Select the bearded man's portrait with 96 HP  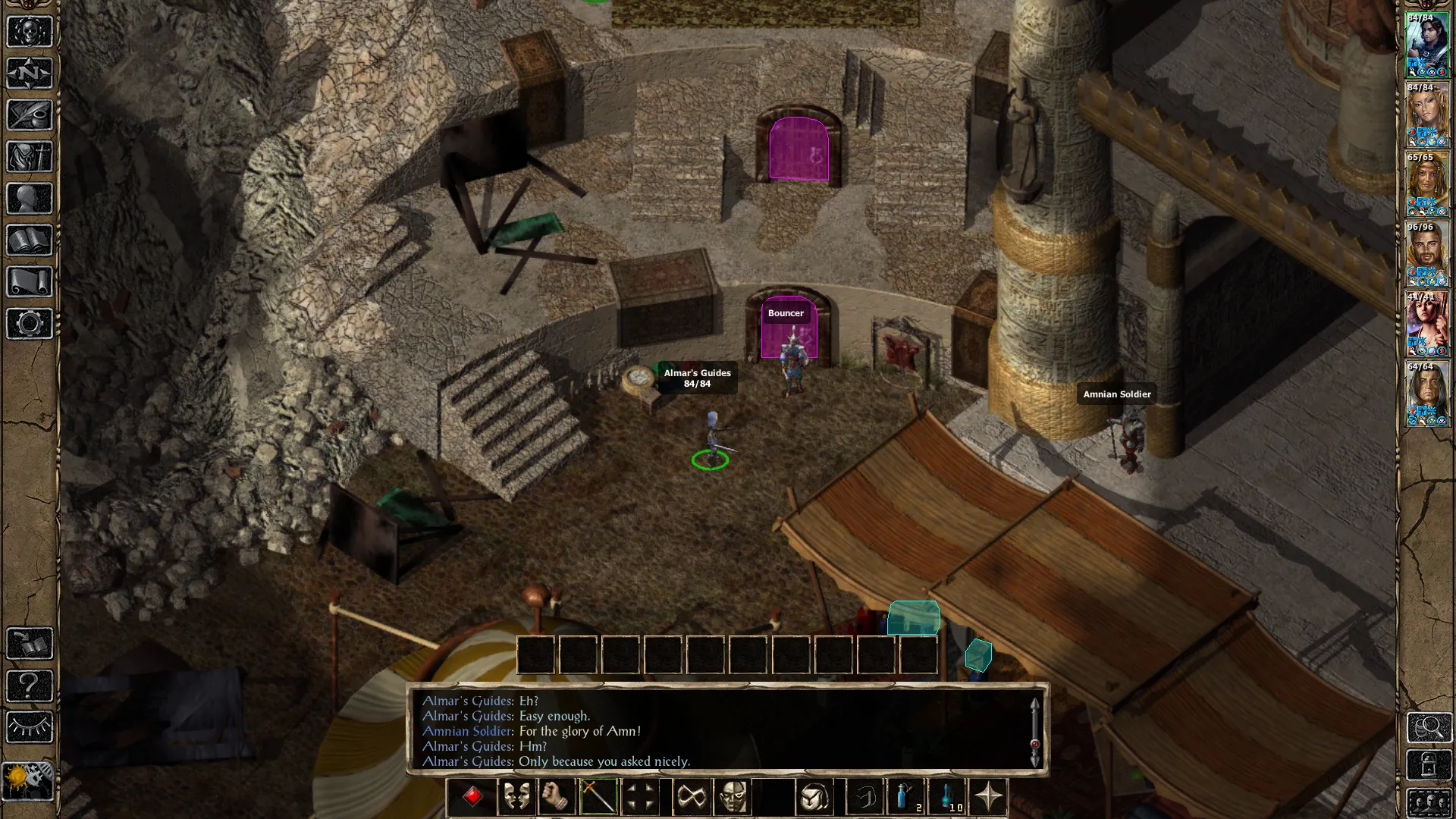(x=1426, y=255)
